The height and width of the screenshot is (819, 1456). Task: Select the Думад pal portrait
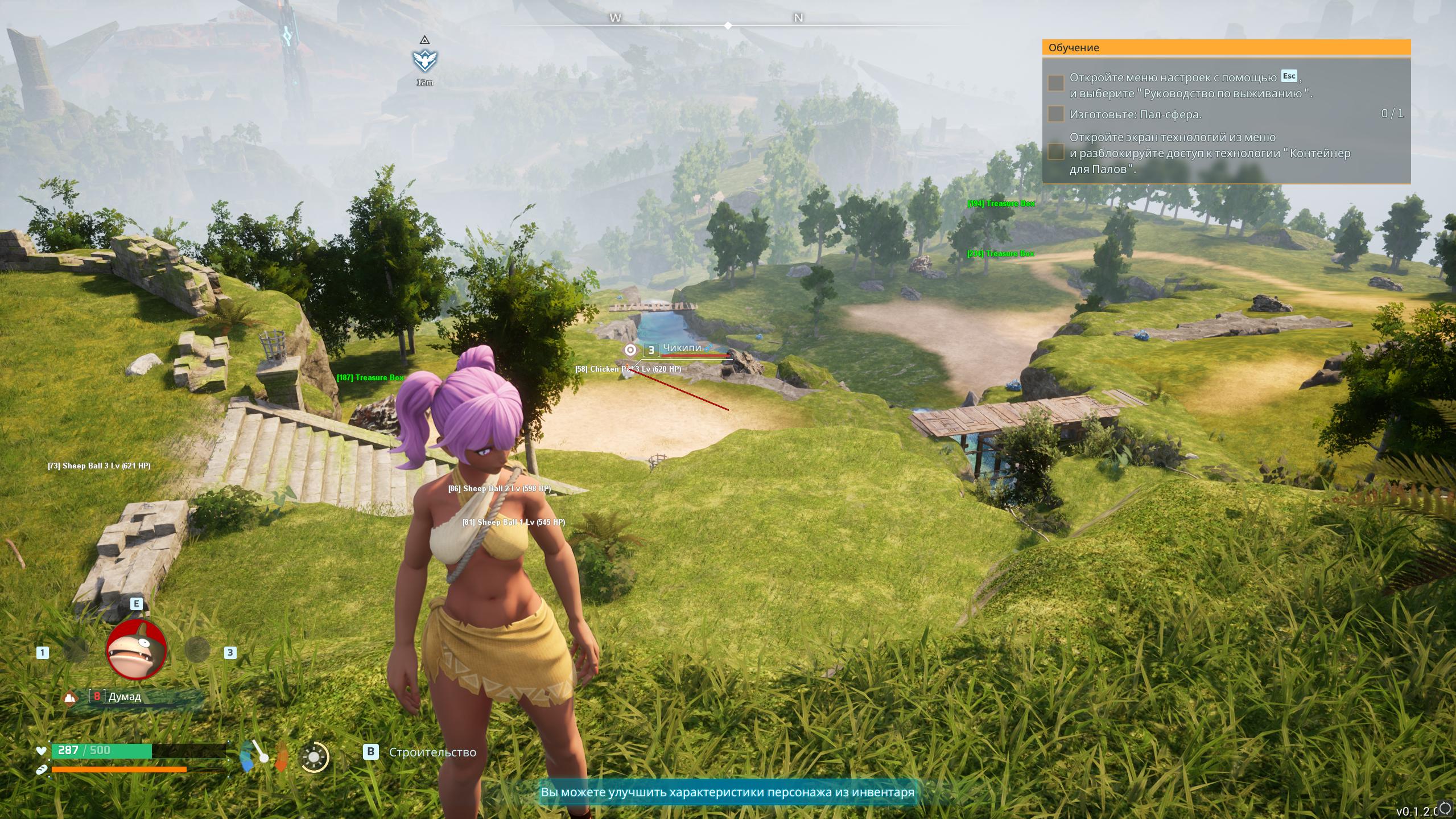137,649
